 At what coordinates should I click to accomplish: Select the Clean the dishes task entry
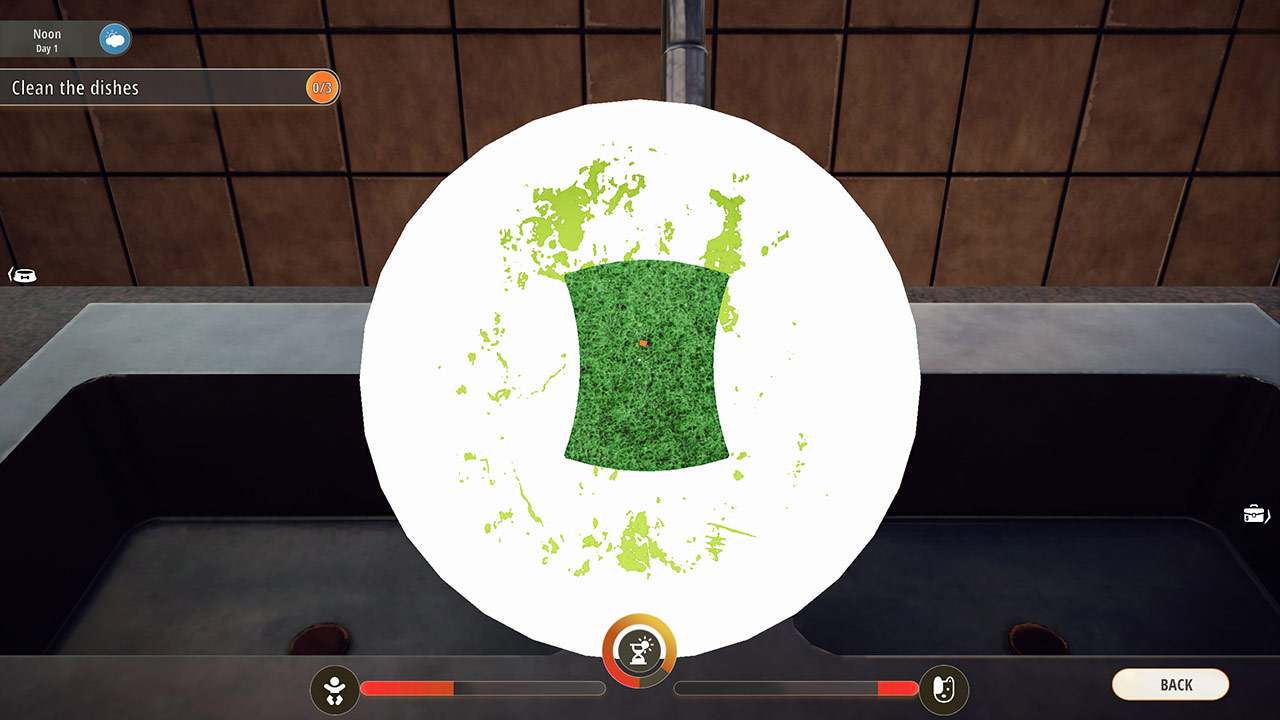click(170, 87)
